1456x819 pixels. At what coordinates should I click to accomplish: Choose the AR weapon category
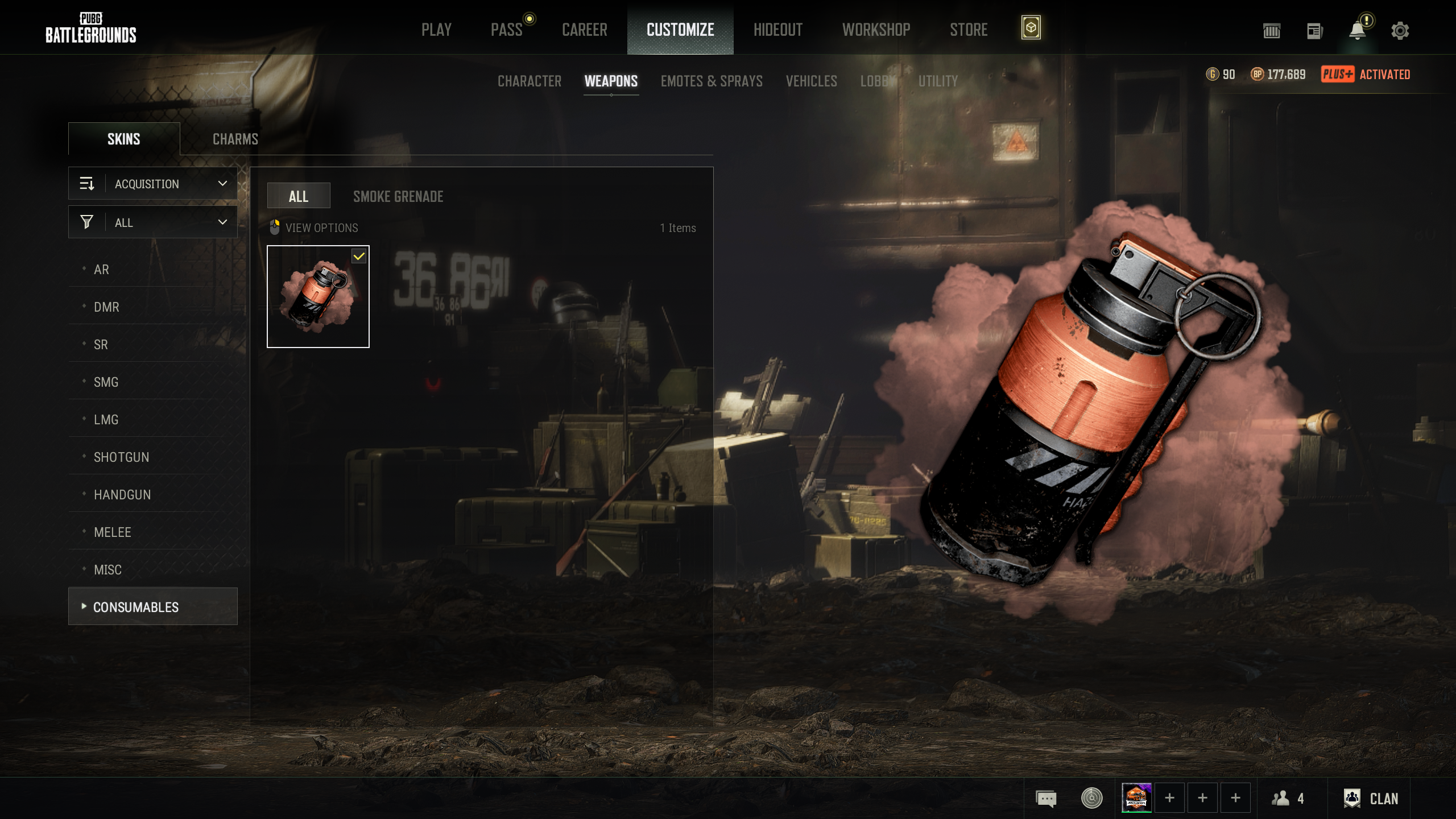pos(101,270)
